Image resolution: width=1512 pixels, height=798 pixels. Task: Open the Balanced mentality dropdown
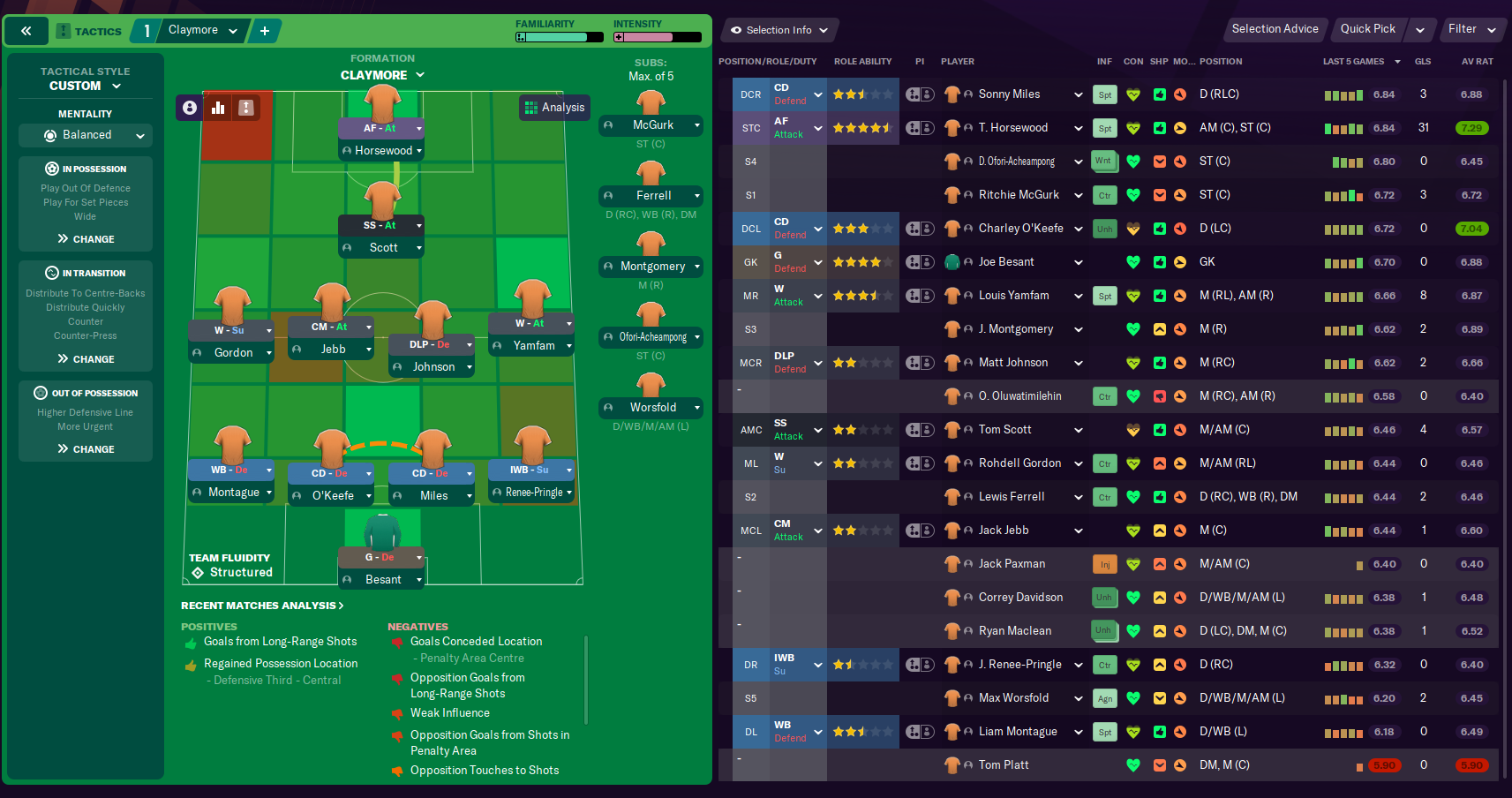click(x=85, y=135)
